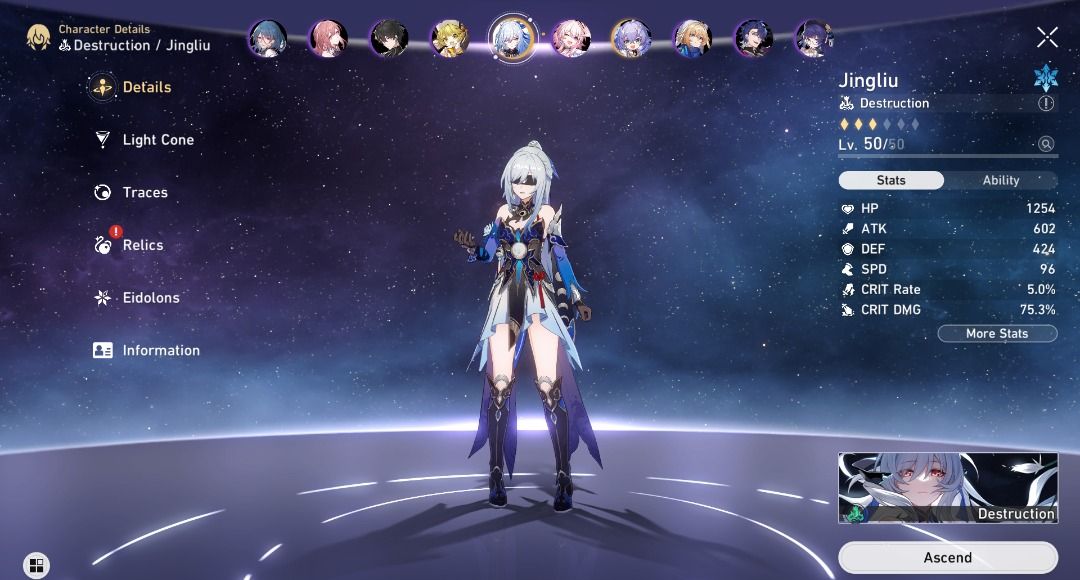Image resolution: width=1080 pixels, height=580 pixels.
Task: Choose the black-haired Dan Heng portrait
Action: (x=389, y=39)
